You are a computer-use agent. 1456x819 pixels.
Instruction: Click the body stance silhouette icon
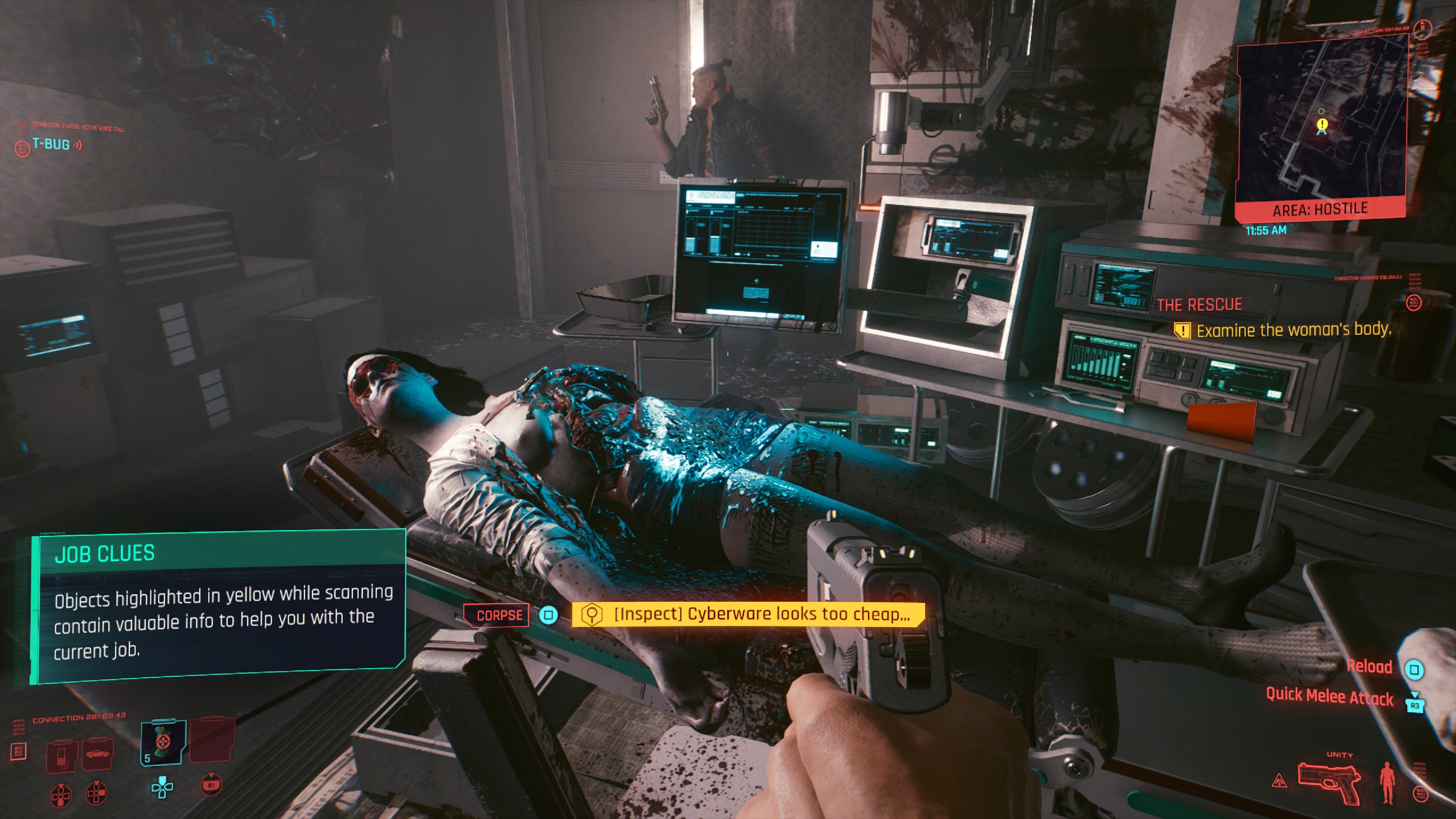(1387, 782)
